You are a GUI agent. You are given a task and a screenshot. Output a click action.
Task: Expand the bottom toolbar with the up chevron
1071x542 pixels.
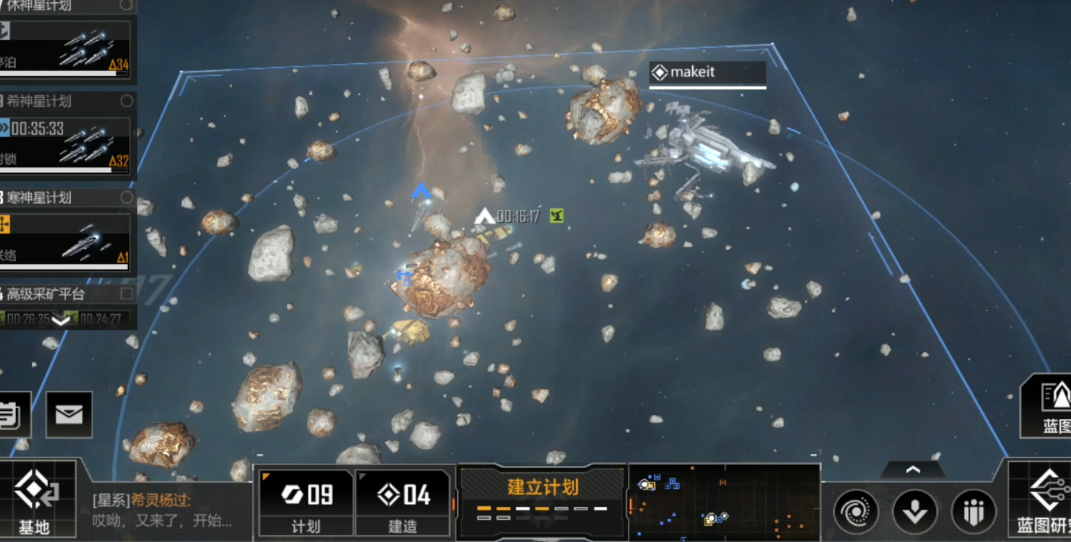tap(912, 468)
